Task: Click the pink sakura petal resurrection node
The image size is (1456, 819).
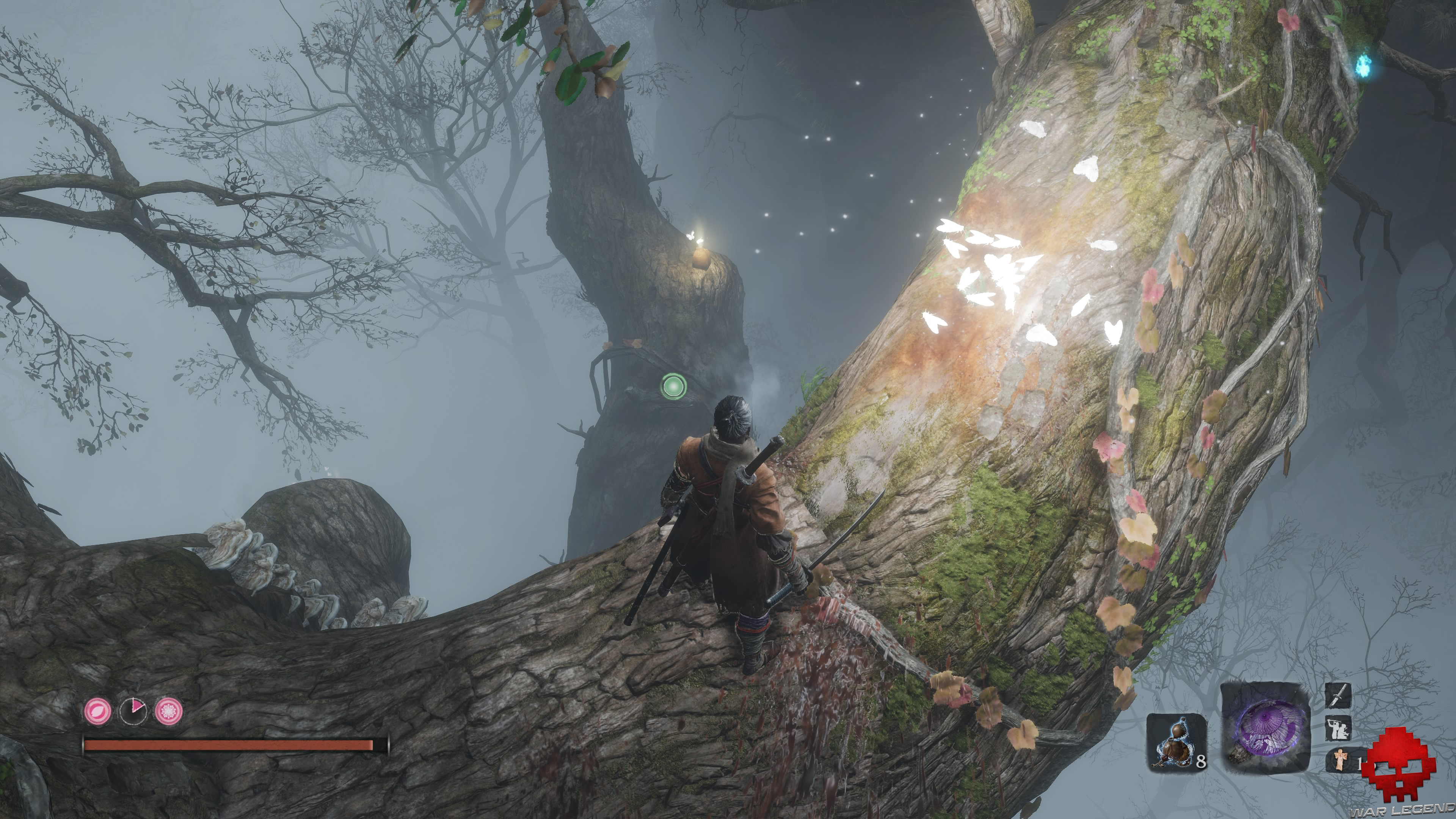Action: (98, 711)
